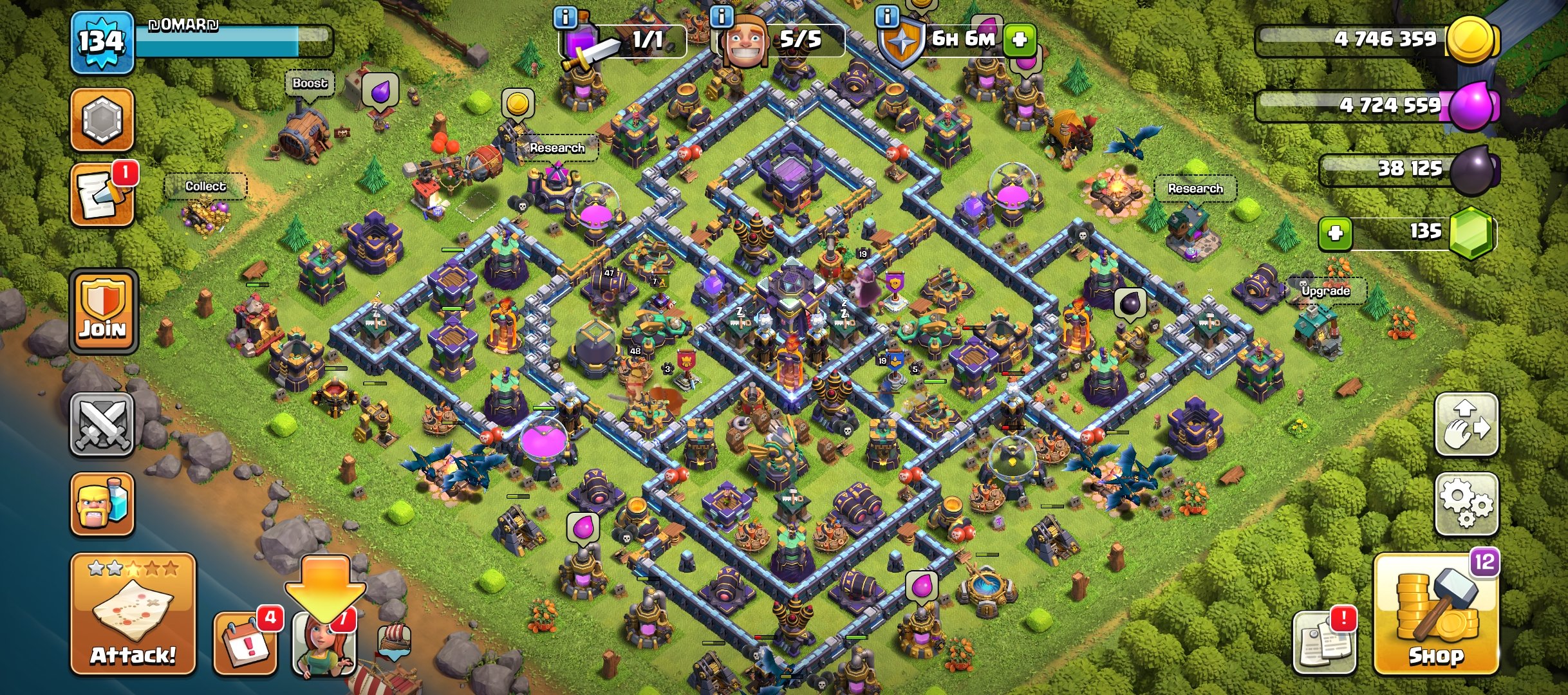Screen dimensions: 1568x695
Task: Open the Settings gears
Action: click(x=1466, y=504)
